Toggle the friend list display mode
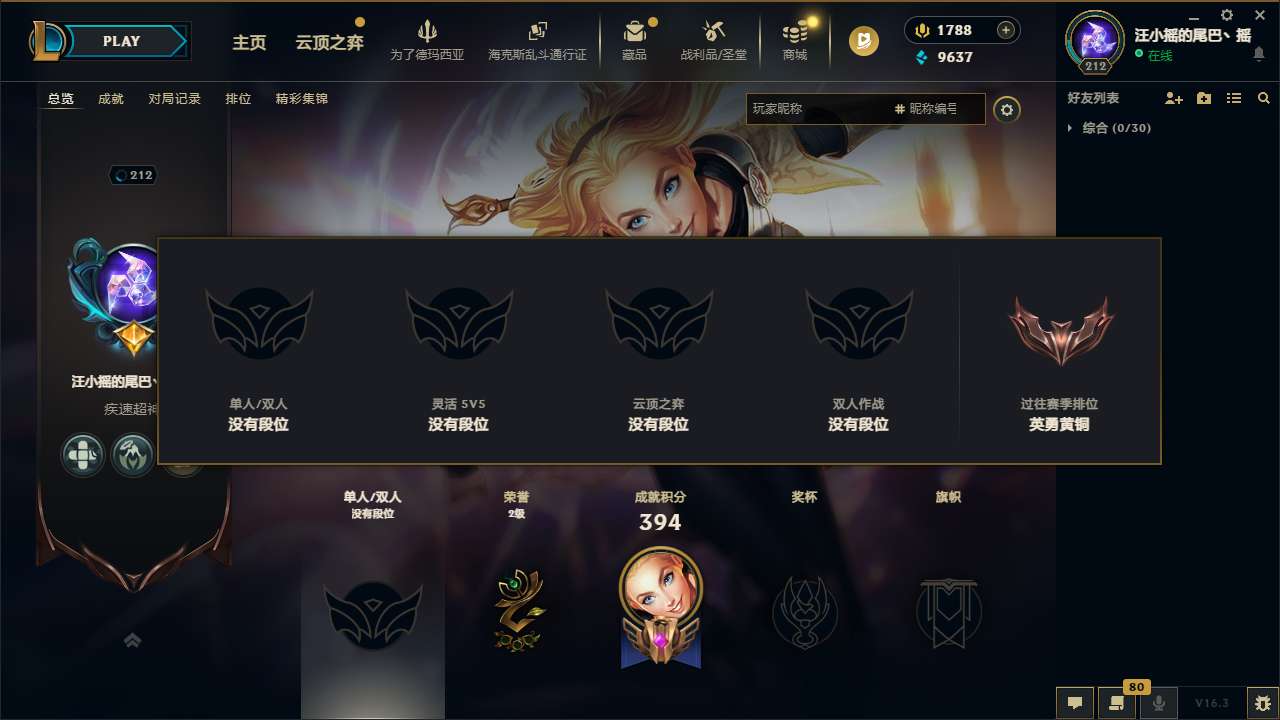 pos(1233,98)
